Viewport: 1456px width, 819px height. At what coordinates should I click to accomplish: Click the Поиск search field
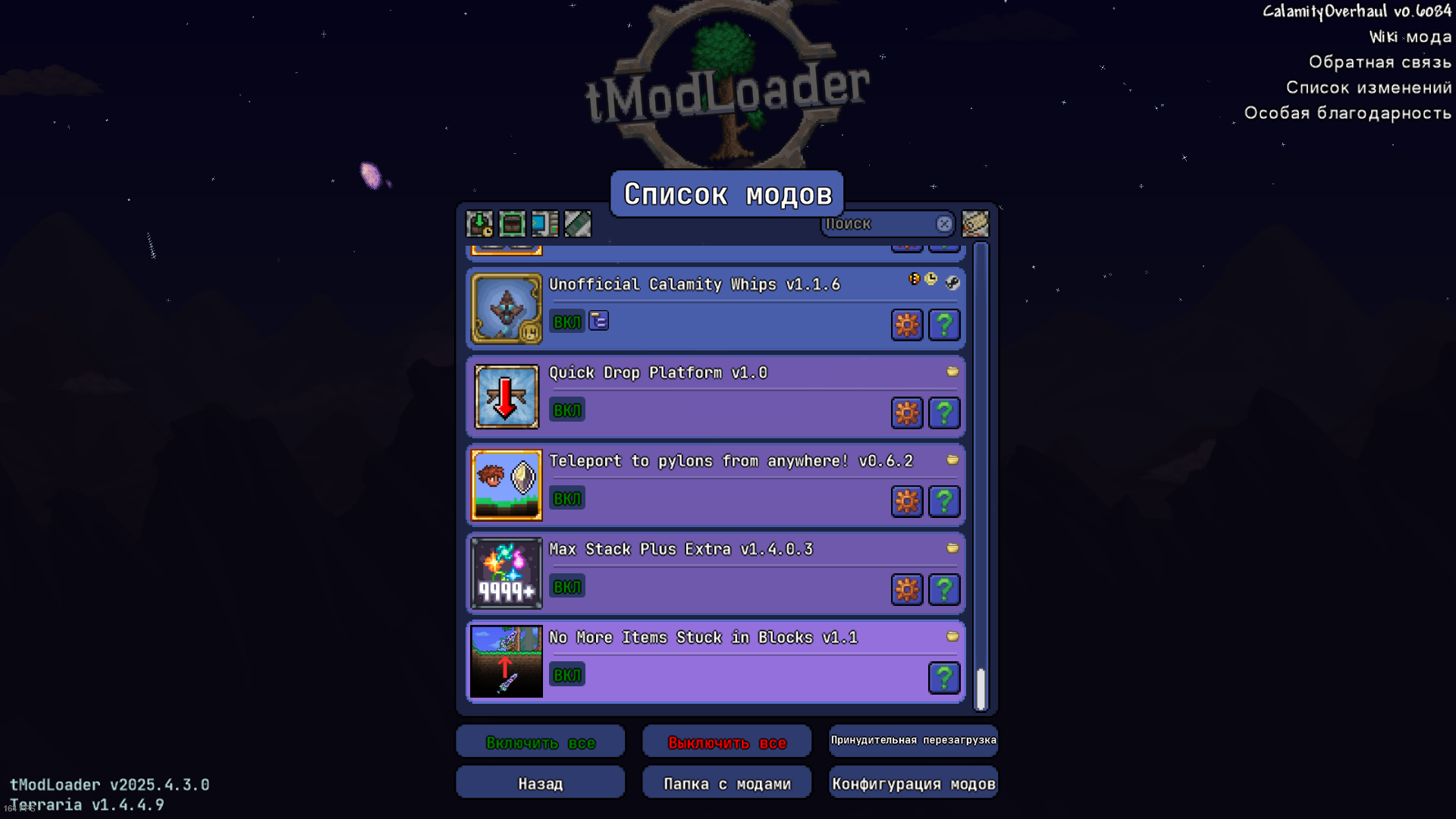pyautogui.click(x=880, y=224)
